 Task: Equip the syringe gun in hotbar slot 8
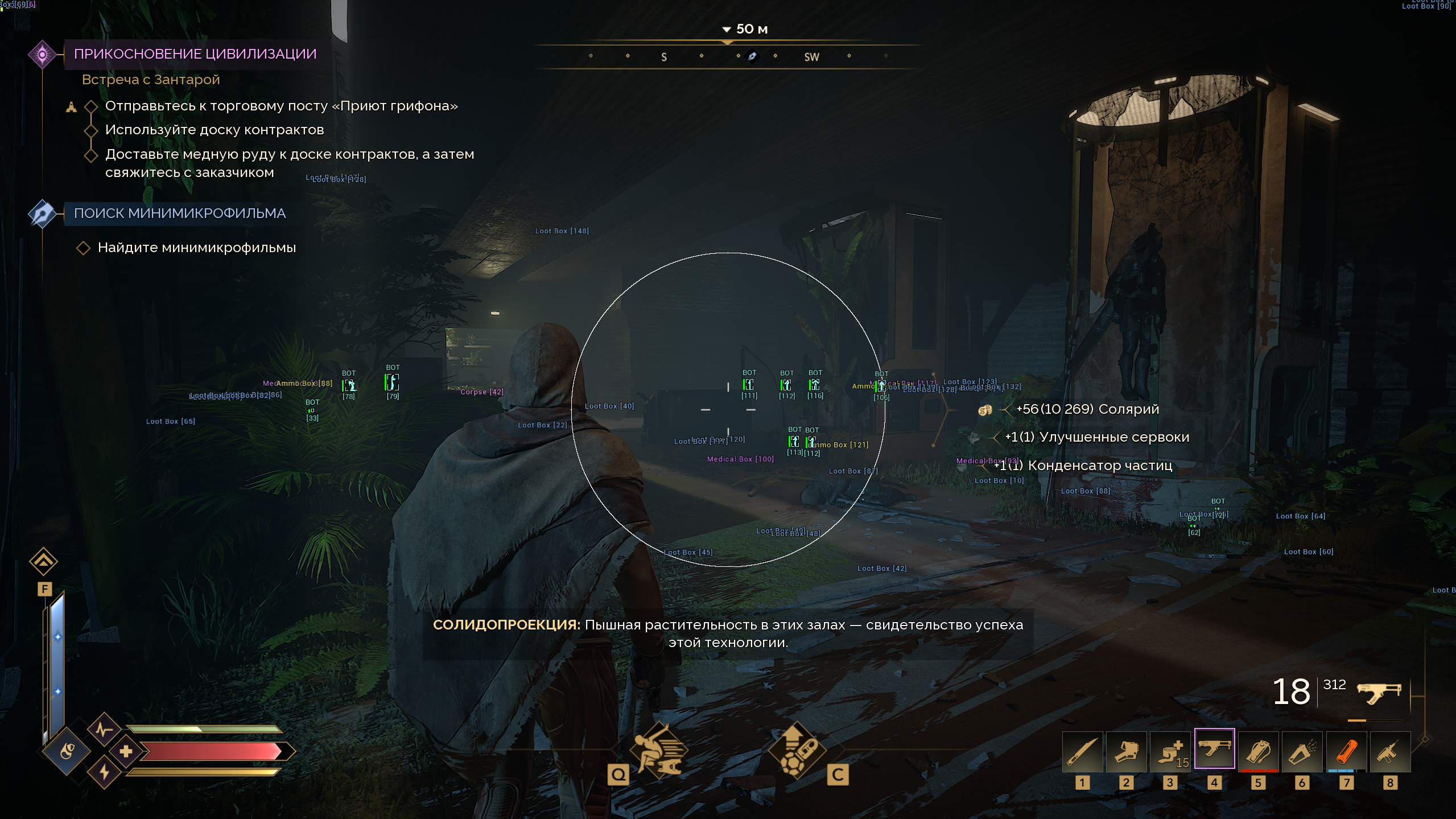click(x=1390, y=752)
